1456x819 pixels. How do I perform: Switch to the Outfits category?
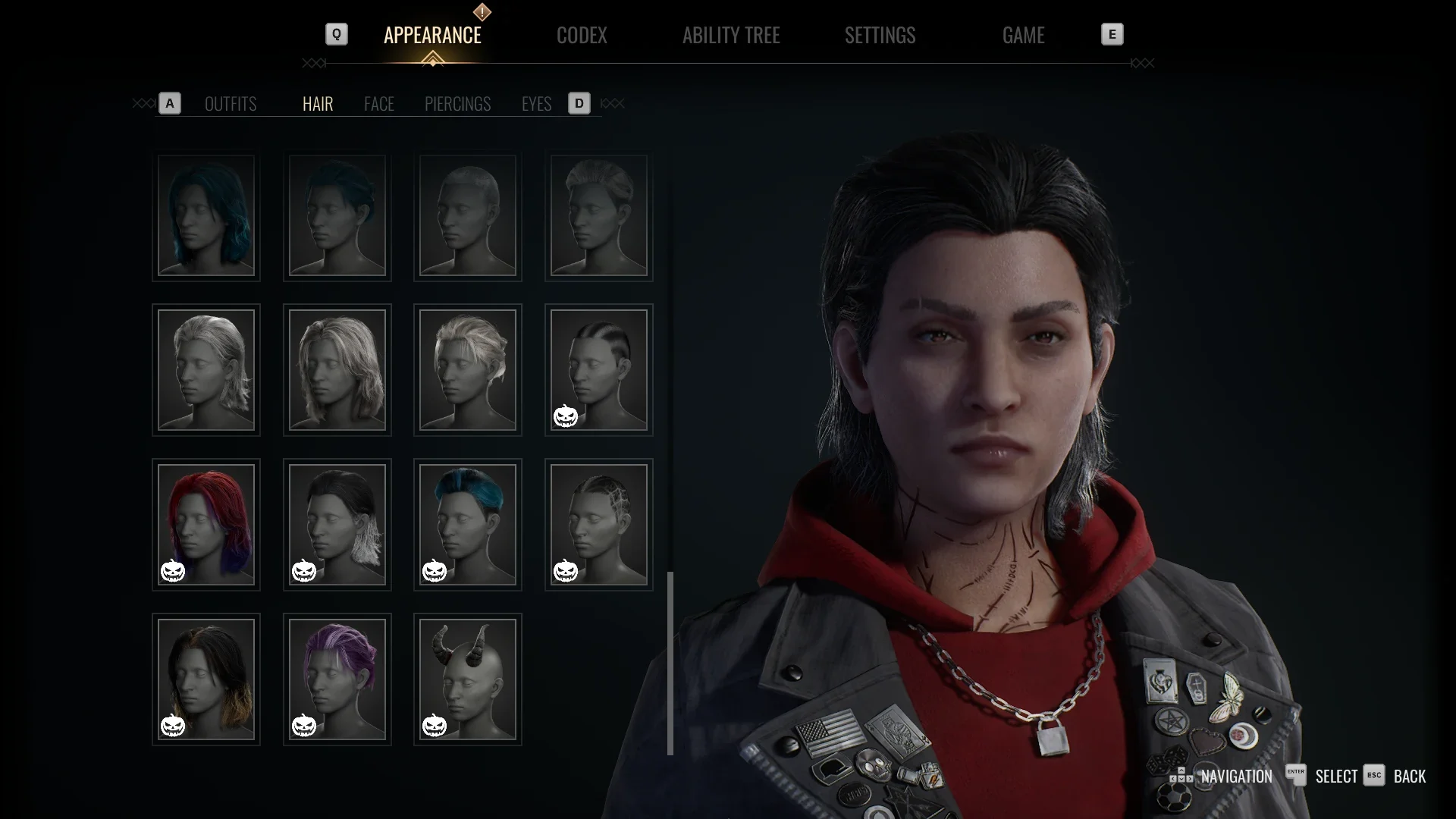pos(231,104)
